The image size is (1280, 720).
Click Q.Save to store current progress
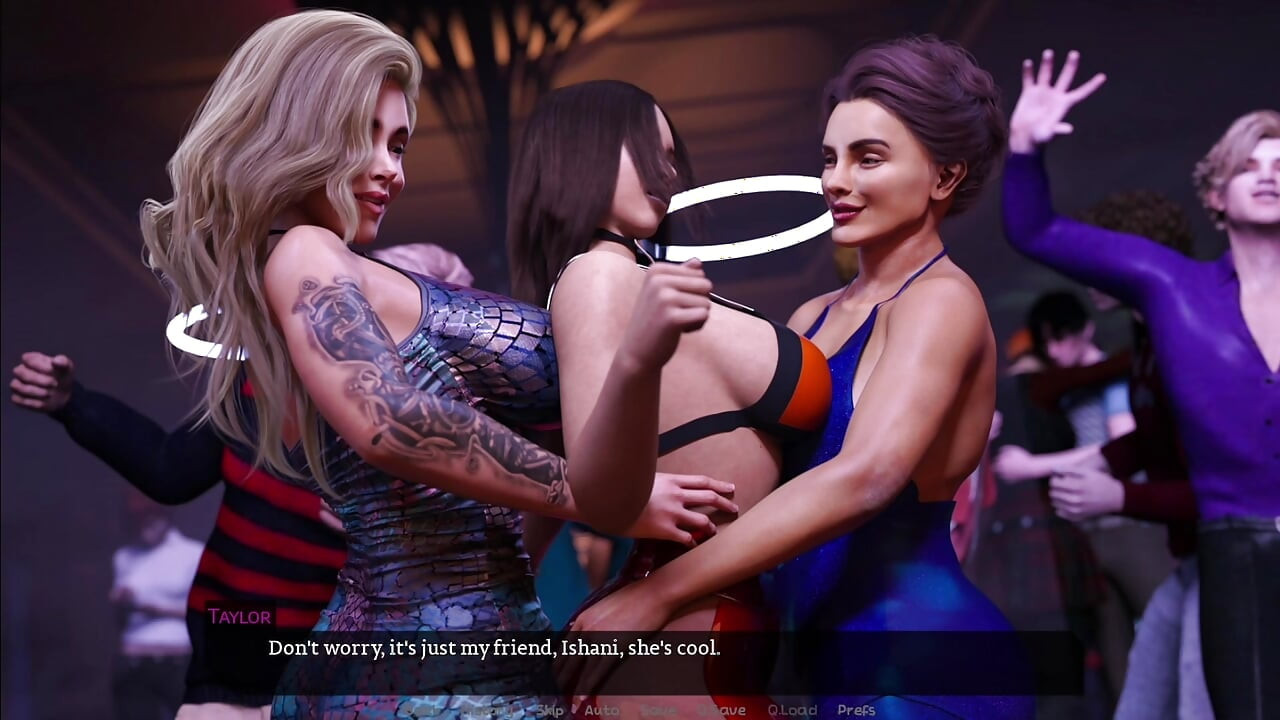pos(717,710)
